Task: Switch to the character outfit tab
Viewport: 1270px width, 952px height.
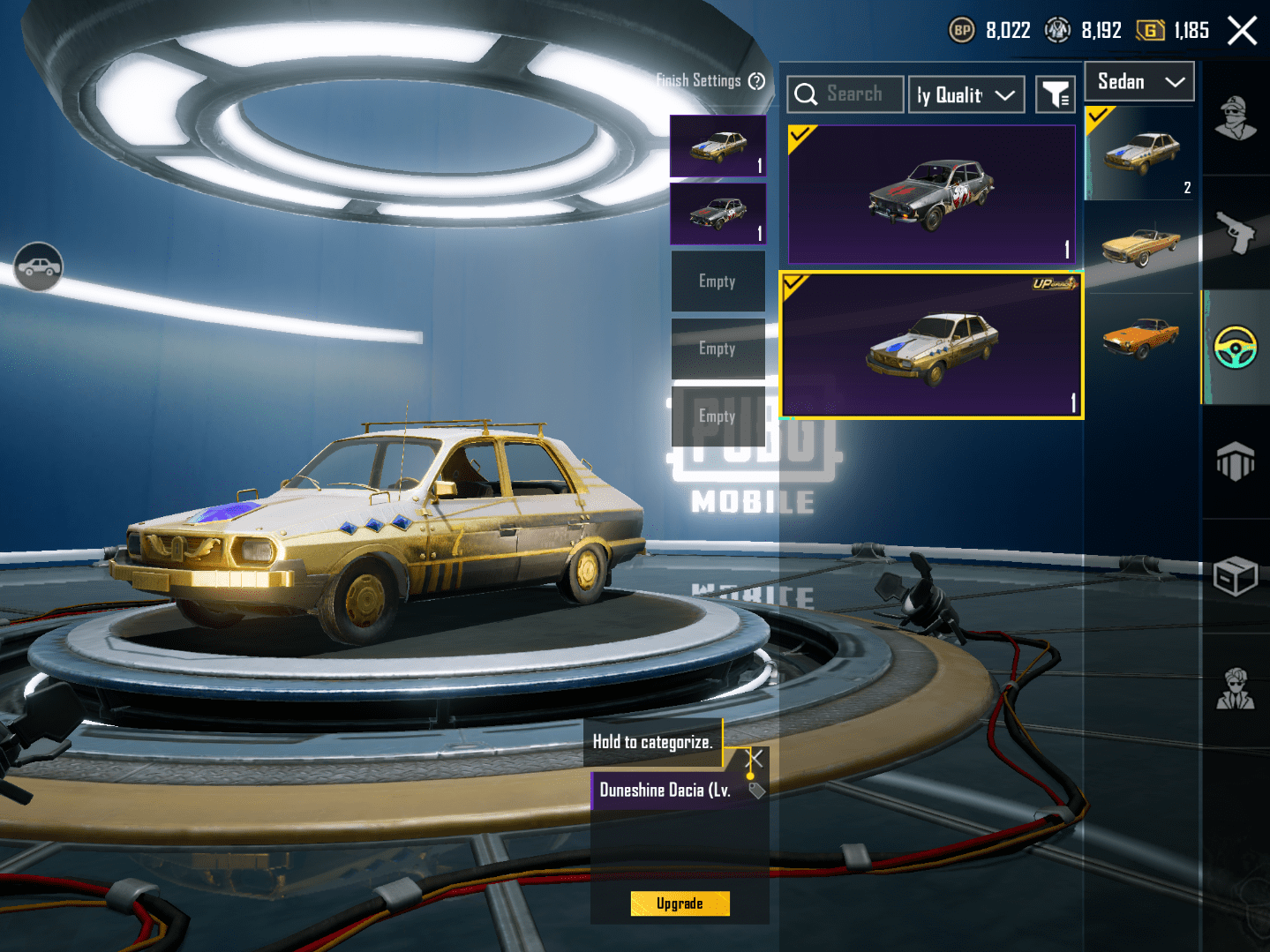Action: pyautogui.click(x=1236, y=118)
